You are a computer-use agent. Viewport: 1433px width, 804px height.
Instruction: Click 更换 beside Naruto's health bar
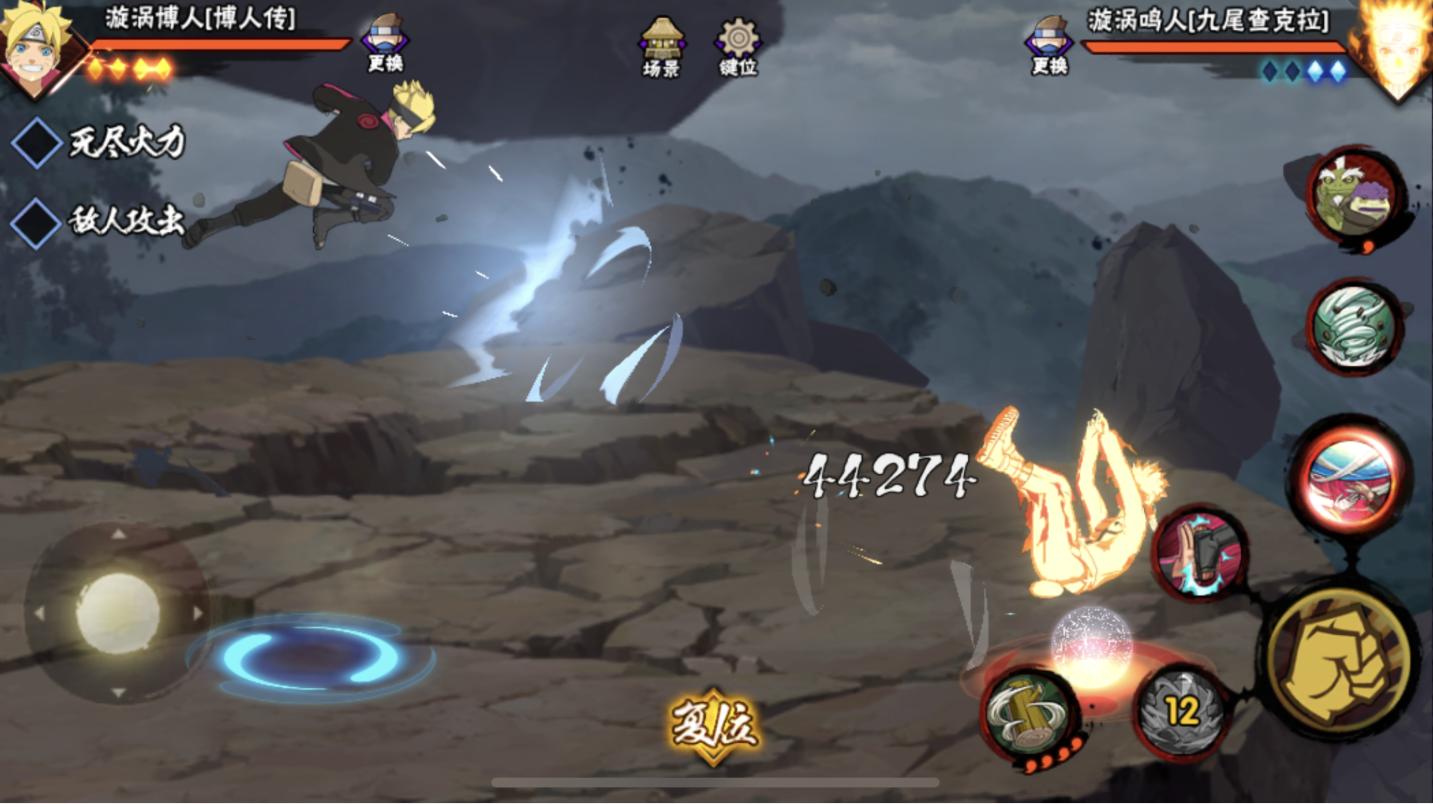1049,45
